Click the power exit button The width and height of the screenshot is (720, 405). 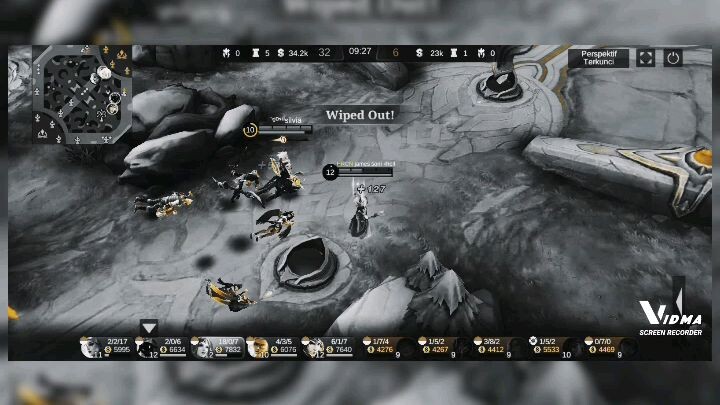[x=673, y=58]
